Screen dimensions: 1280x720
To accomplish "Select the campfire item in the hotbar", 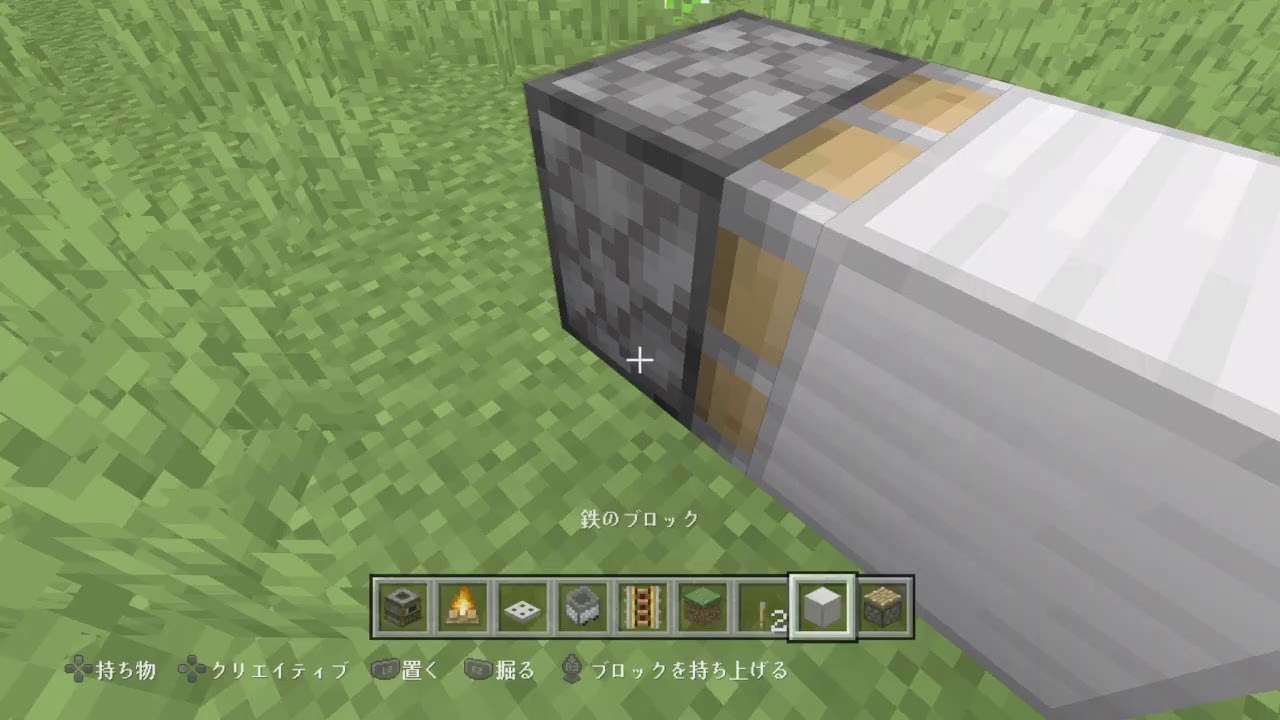I will tap(464, 608).
